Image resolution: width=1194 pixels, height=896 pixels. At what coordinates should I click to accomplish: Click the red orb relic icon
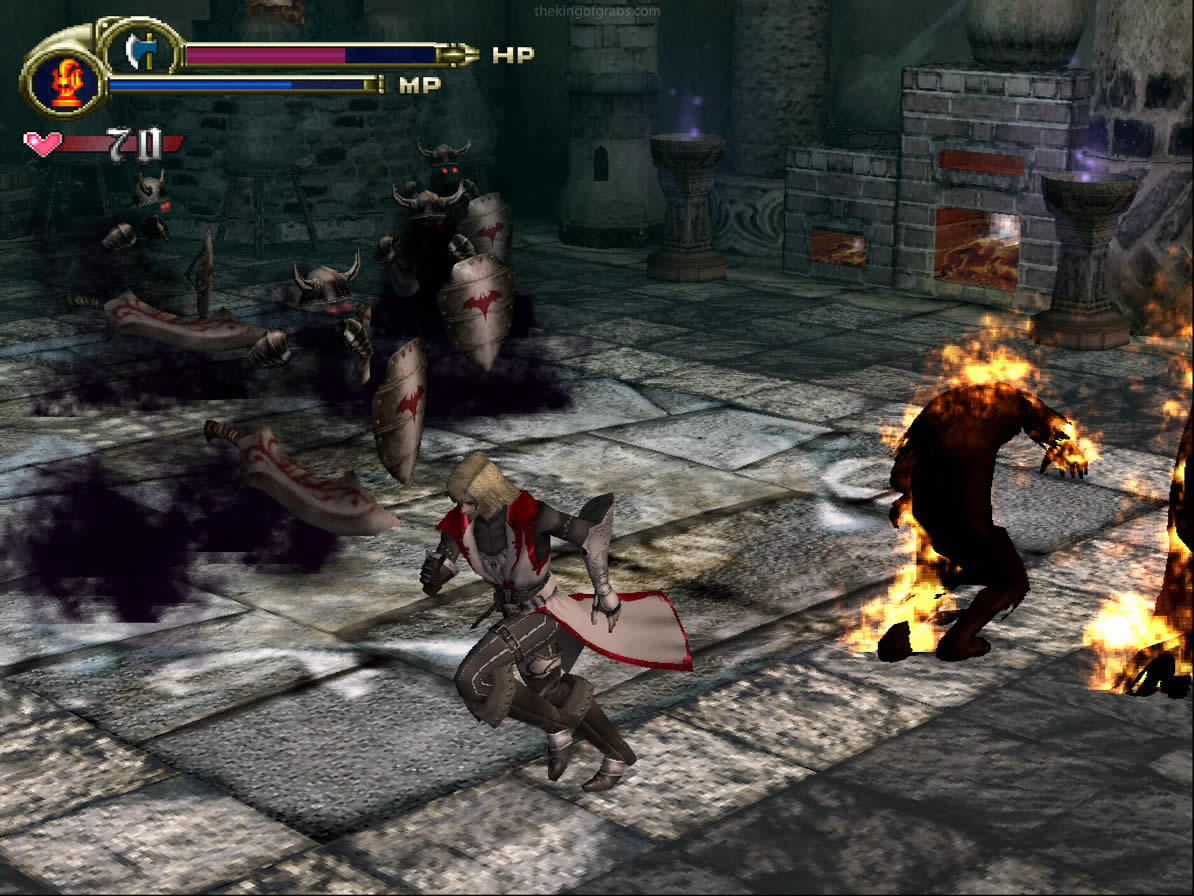pyautogui.click(x=64, y=83)
